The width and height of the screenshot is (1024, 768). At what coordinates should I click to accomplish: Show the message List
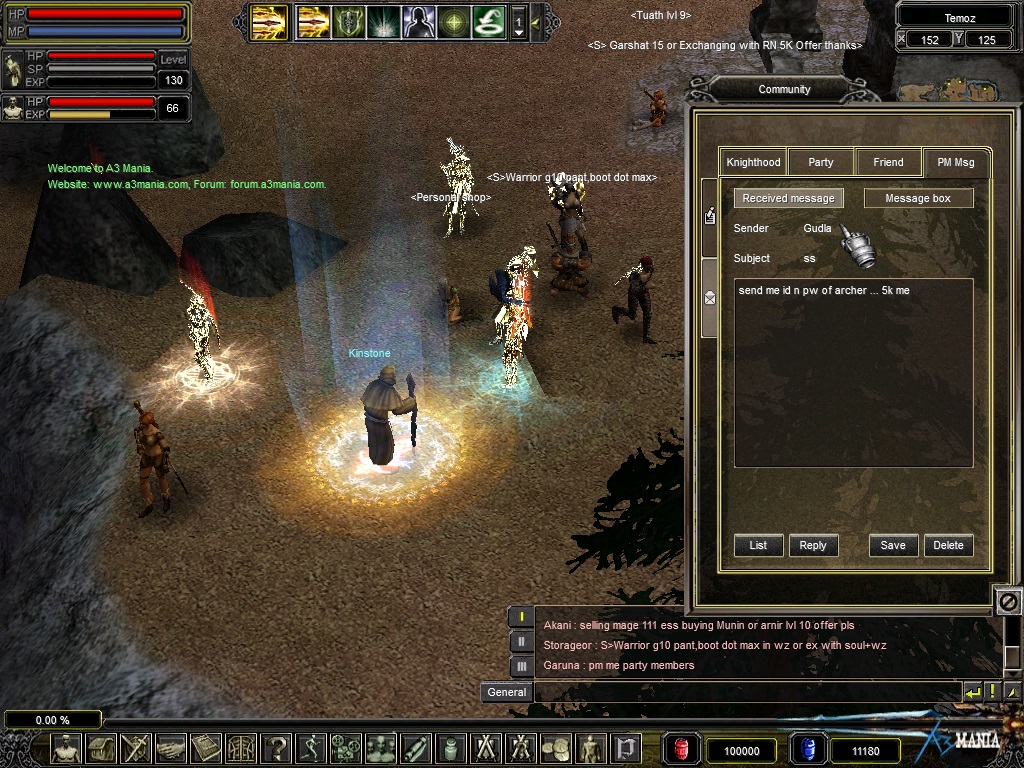pyautogui.click(x=758, y=545)
